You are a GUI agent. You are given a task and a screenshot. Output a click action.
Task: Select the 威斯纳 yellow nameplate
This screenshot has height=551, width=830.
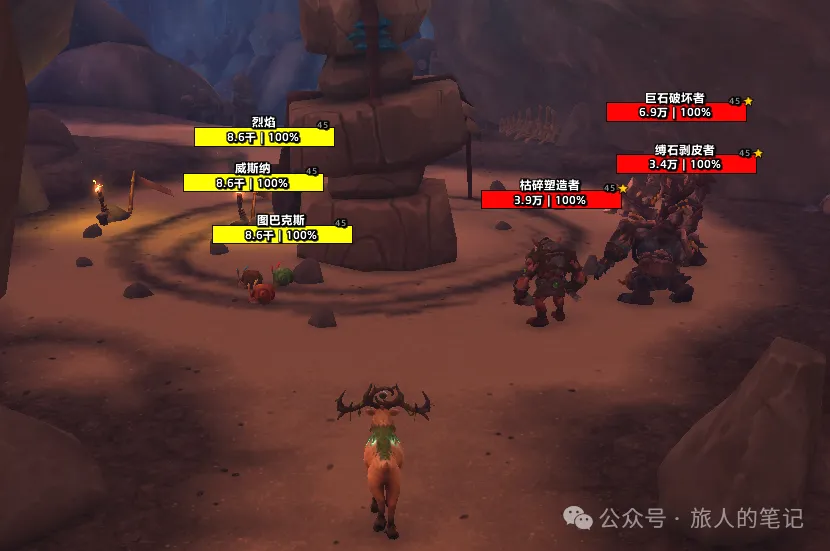point(253,183)
